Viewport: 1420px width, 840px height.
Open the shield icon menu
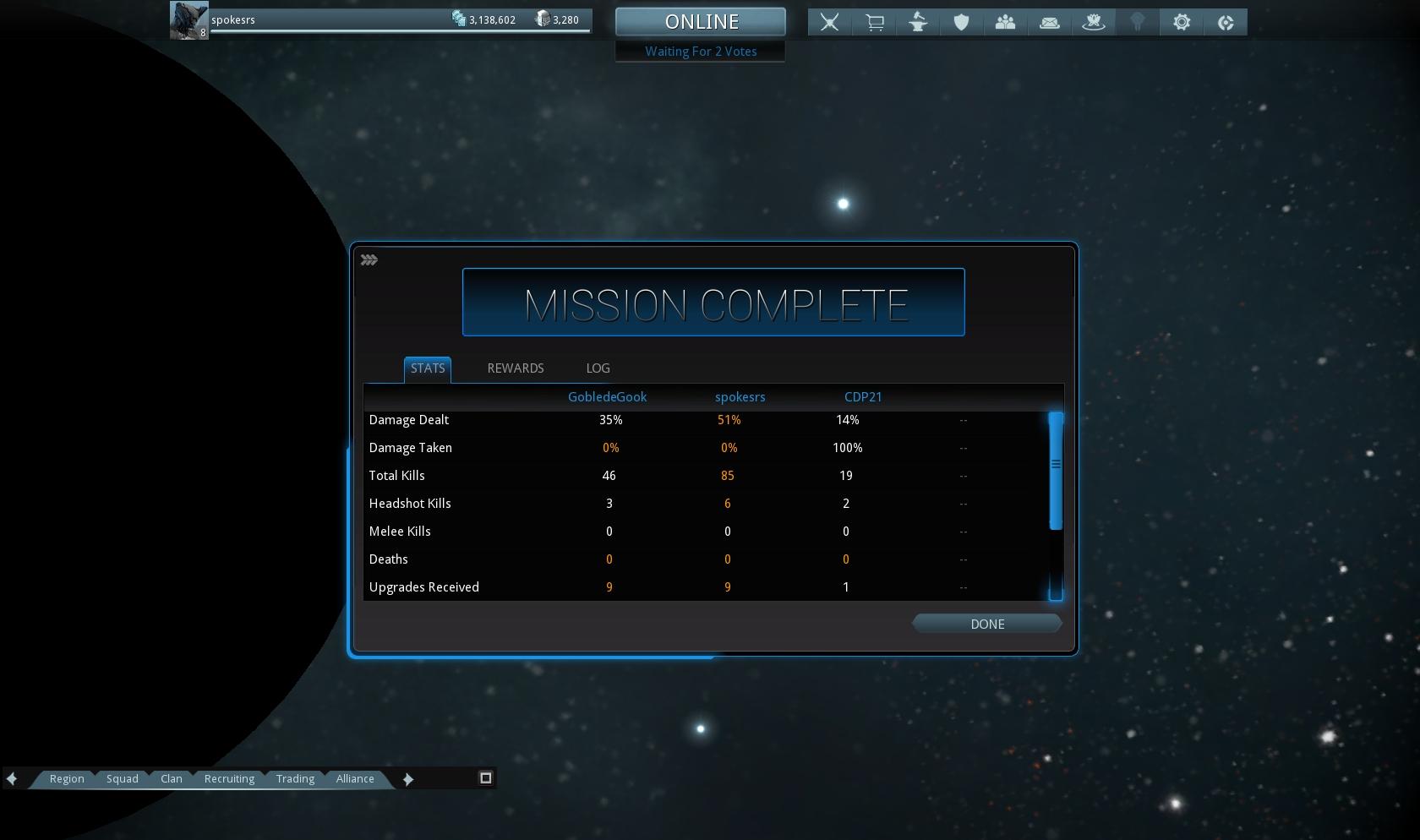[x=961, y=23]
